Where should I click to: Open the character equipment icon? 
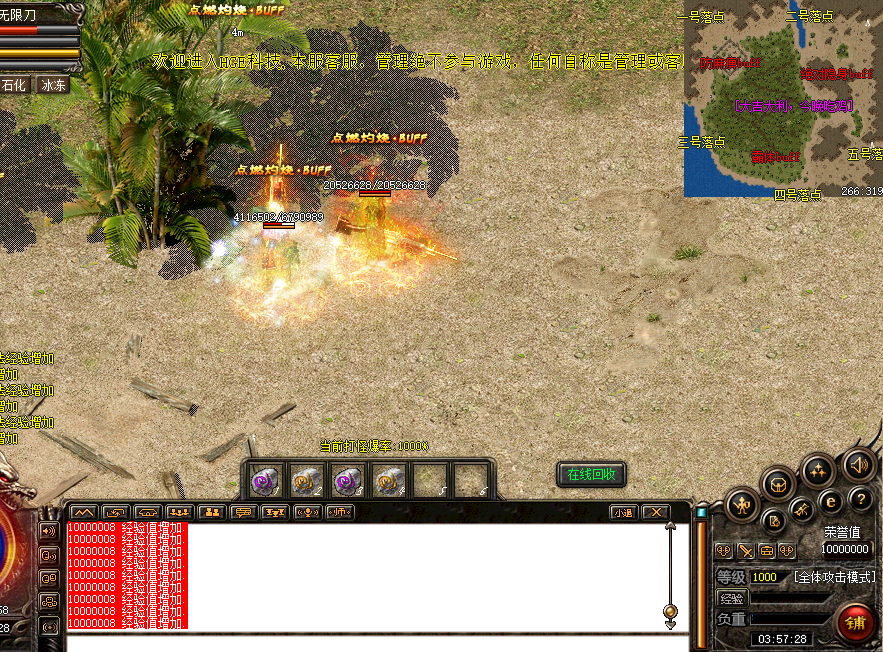pyautogui.click(x=743, y=505)
